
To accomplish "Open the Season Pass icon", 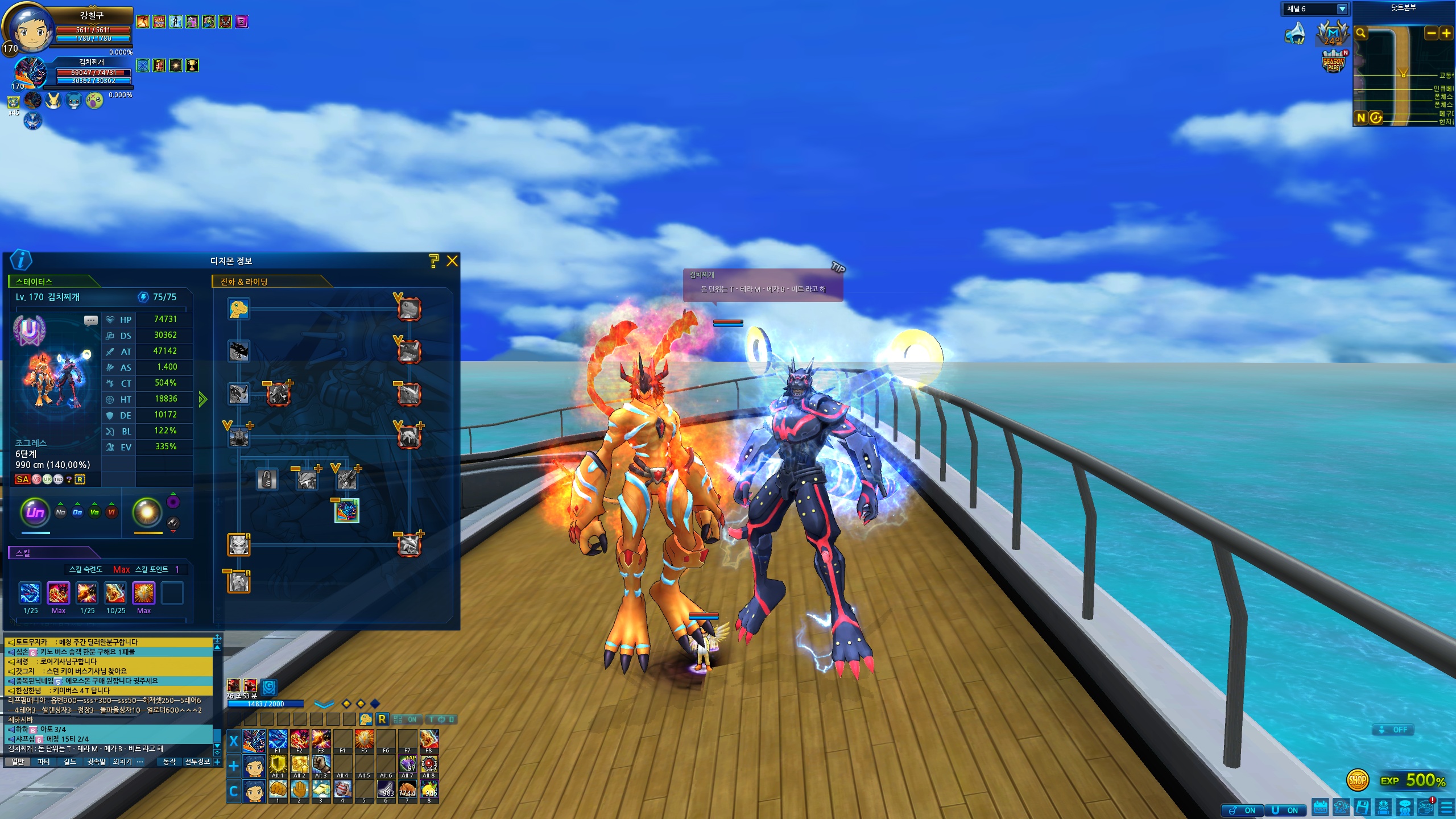I will (x=1334, y=62).
